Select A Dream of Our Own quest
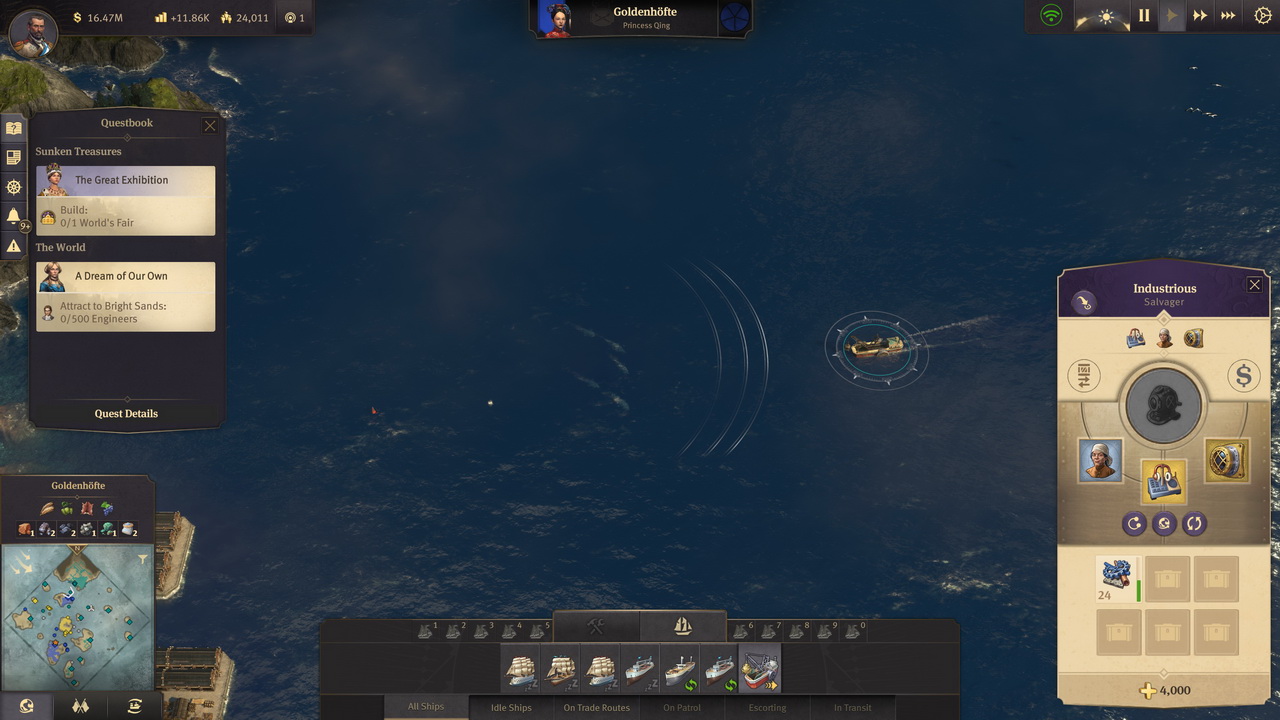This screenshot has width=1280, height=720. pyautogui.click(x=126, y=277)
